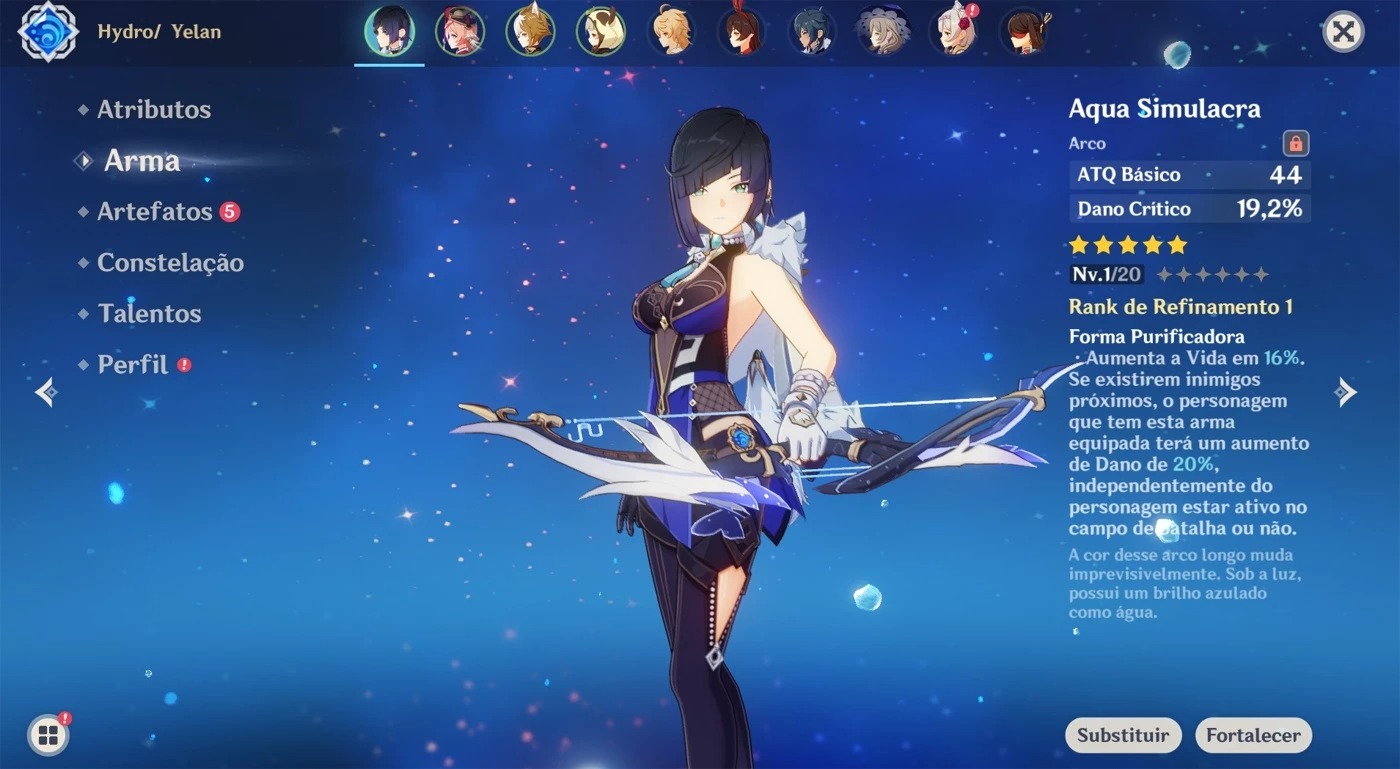
Task: Select the blond Traveler portrait
Action: (x=671, y=32)
